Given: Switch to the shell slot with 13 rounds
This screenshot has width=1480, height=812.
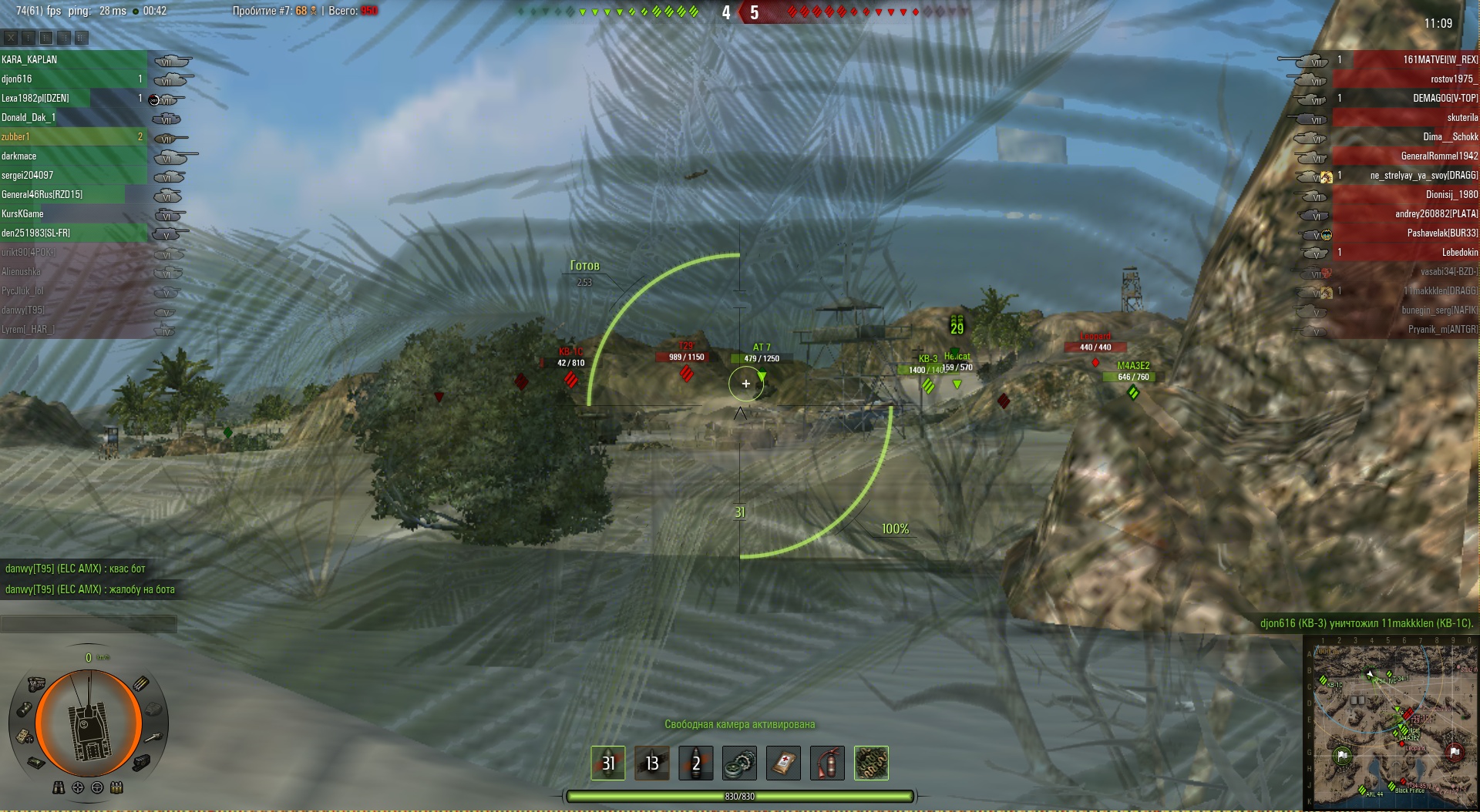Looking at the screenshot, I should pyautogui.click(x=652, y=763).
